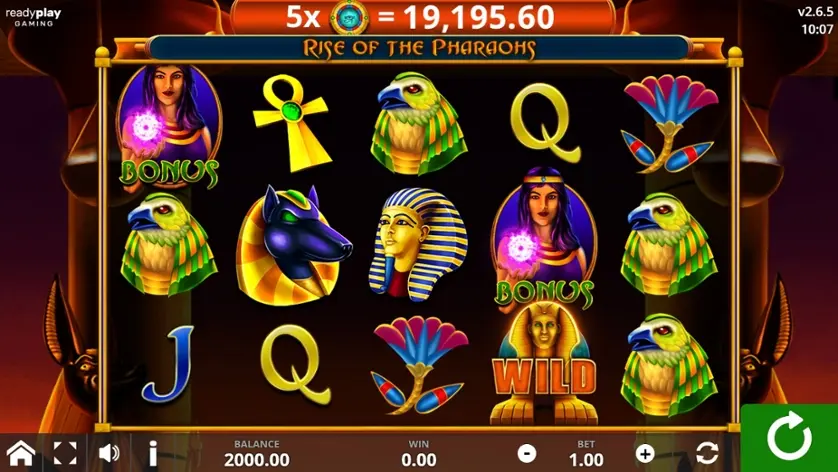838x472 pixels.
Task: Spin the reels with the green button
Action: click(789, 438)
